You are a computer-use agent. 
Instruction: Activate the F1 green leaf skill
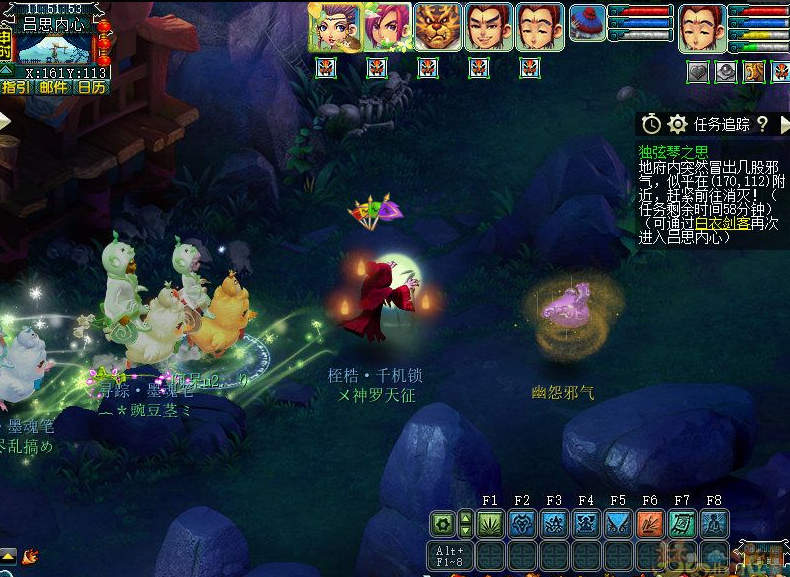490,523
